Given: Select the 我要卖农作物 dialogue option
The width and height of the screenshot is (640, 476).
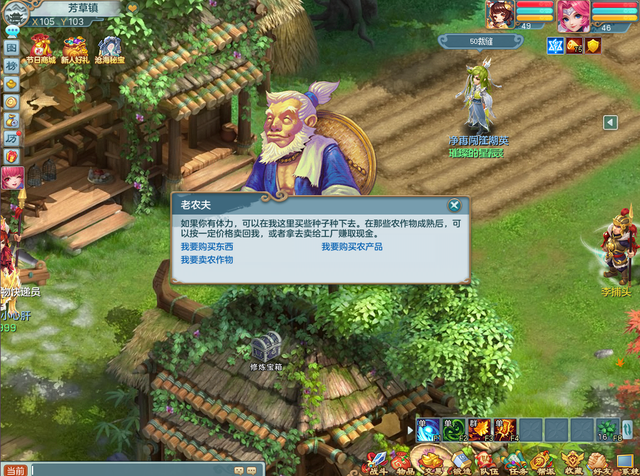Looking at the screenshot, I should click(207, 259).
